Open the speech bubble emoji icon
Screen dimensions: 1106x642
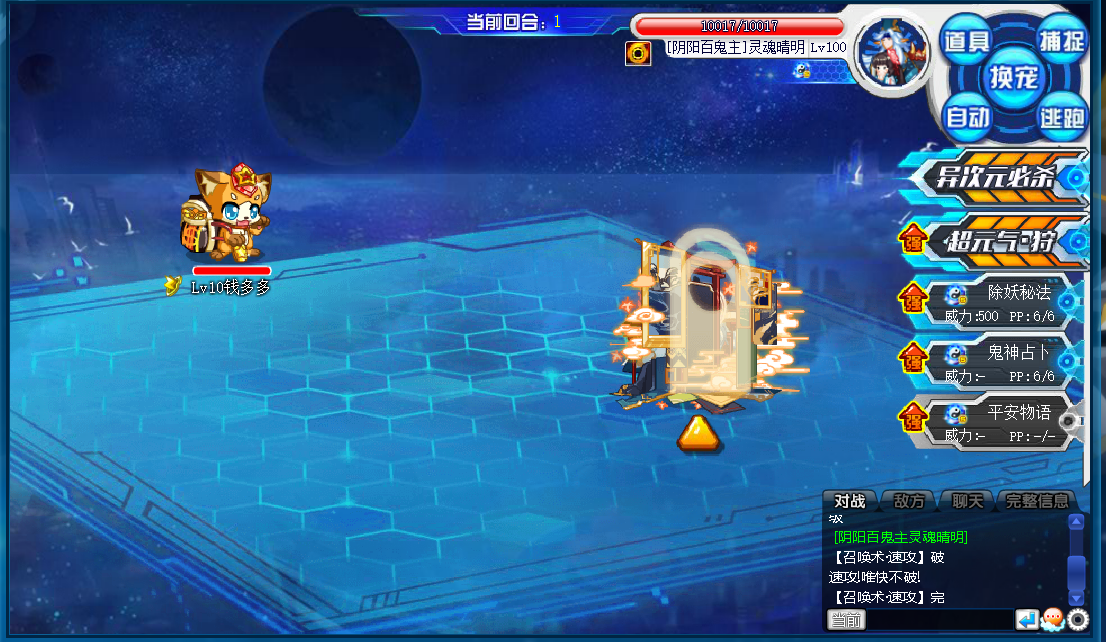click(x=1053, y=620)
